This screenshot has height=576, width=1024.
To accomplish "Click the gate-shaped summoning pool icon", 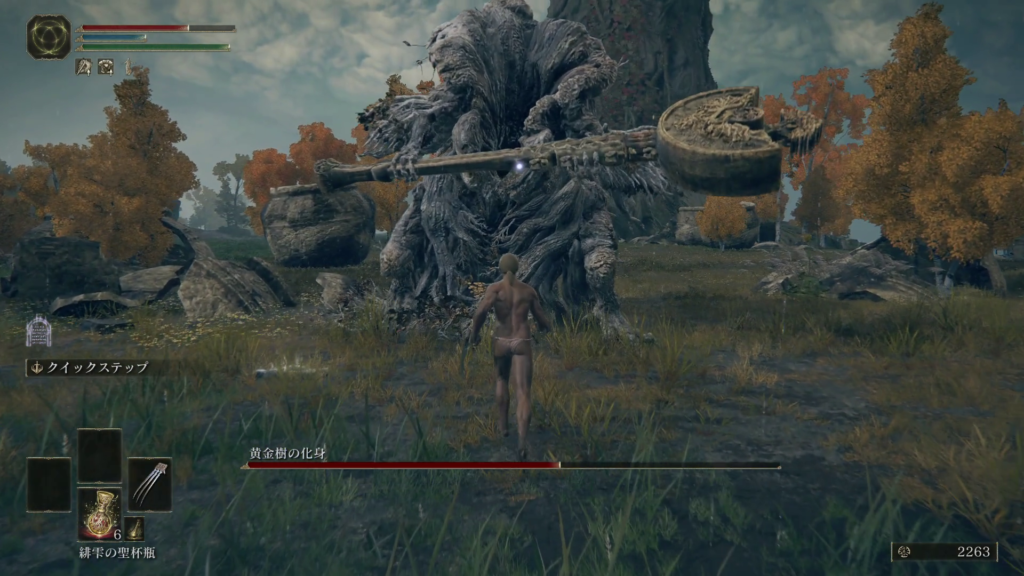I will pos(38,330).
